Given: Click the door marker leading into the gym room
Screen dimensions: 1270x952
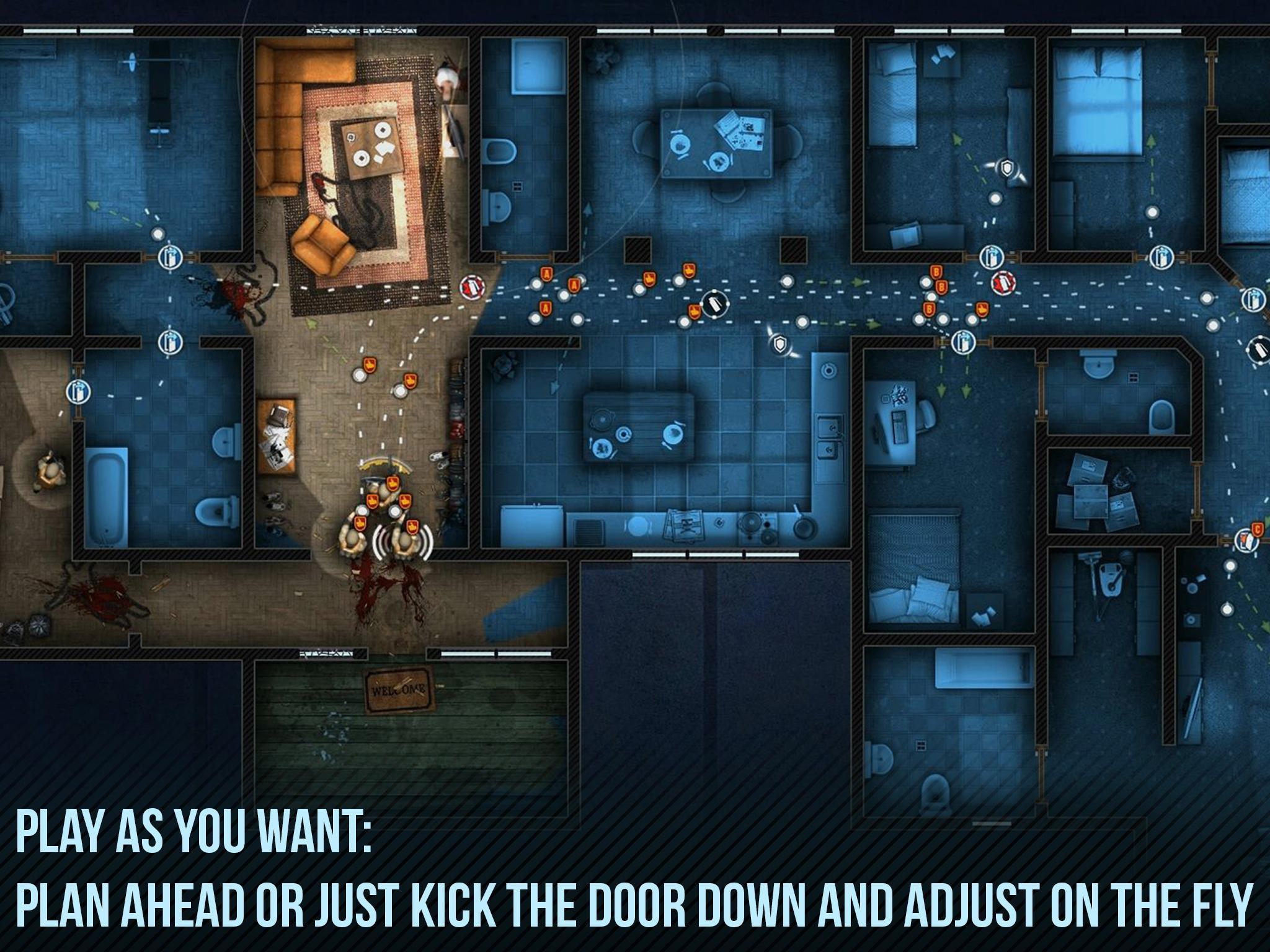Looking at the screenshot, I should [x=169, y=257].
